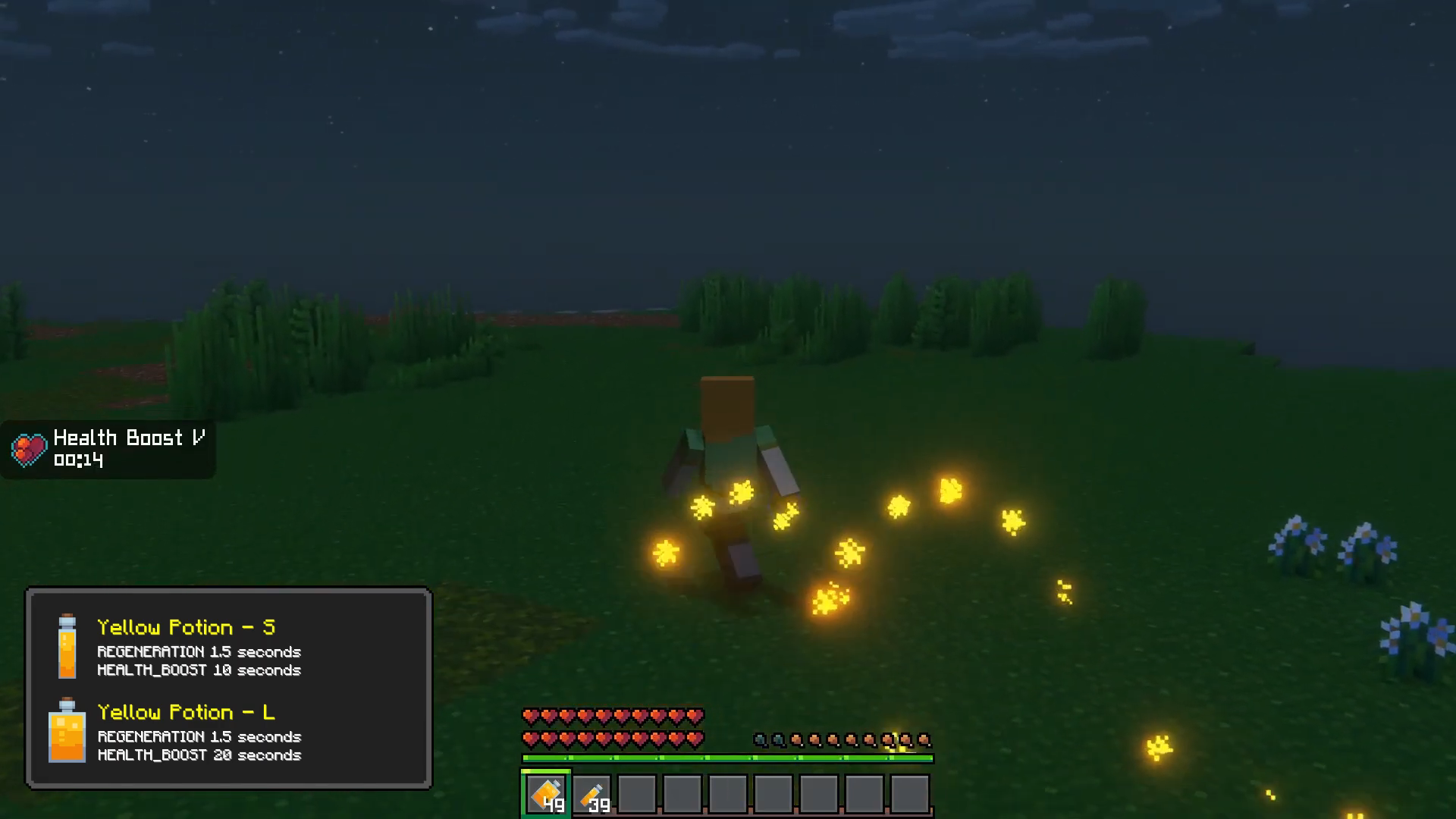Screen dimensions: 1456x819
Task: Expand the Yellow Potion - L effect details
Action: click(187, 712)
